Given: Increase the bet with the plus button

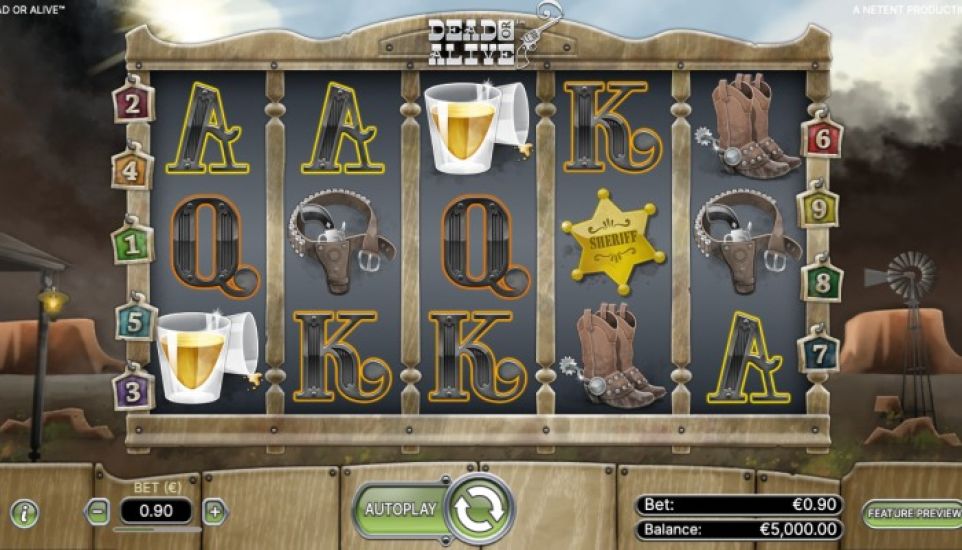Looking at the screenshot, I should (x=215, y=512).
